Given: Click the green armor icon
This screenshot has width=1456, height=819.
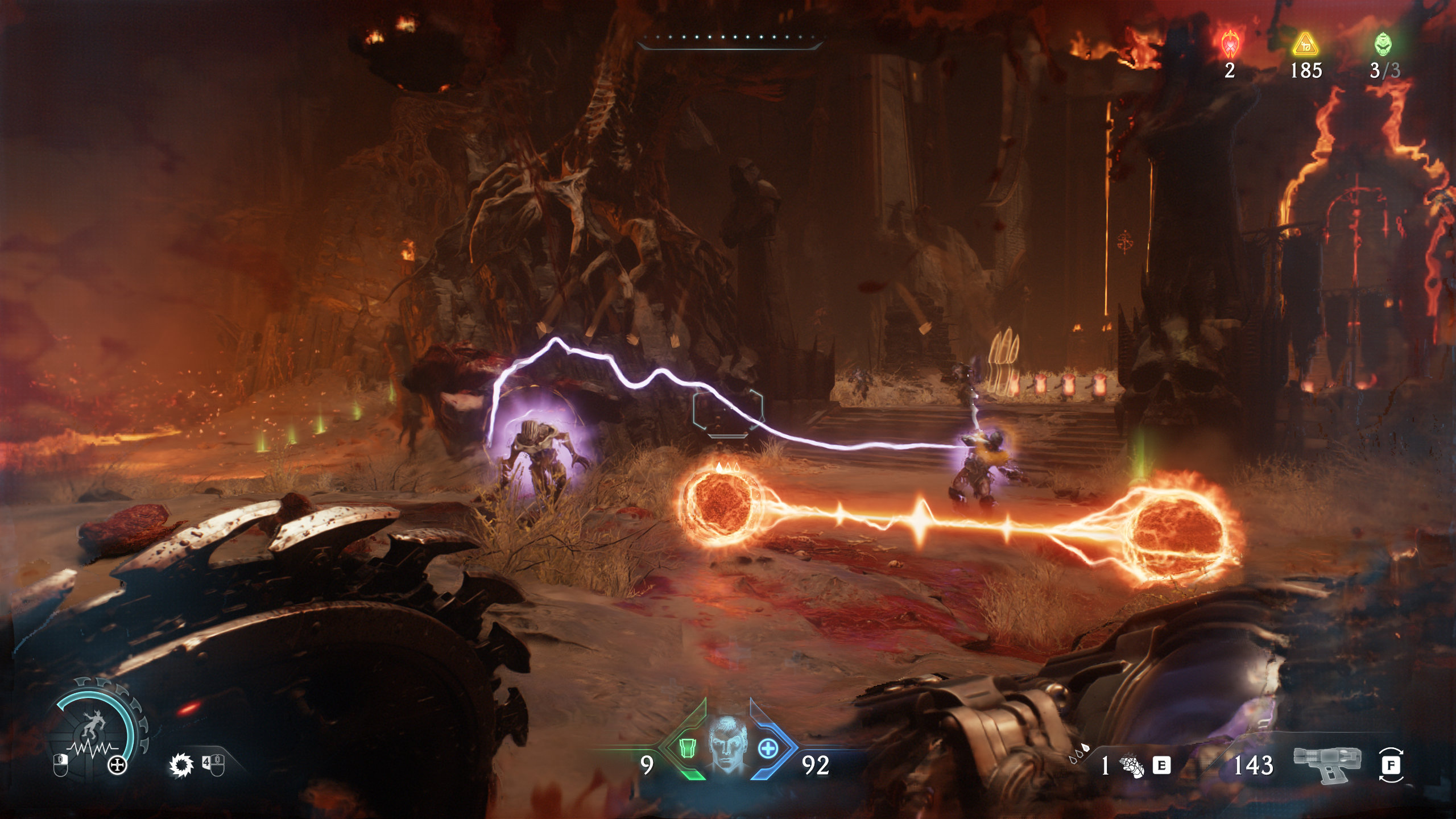Looking at the screenshot, I should (x=687, y=748).
